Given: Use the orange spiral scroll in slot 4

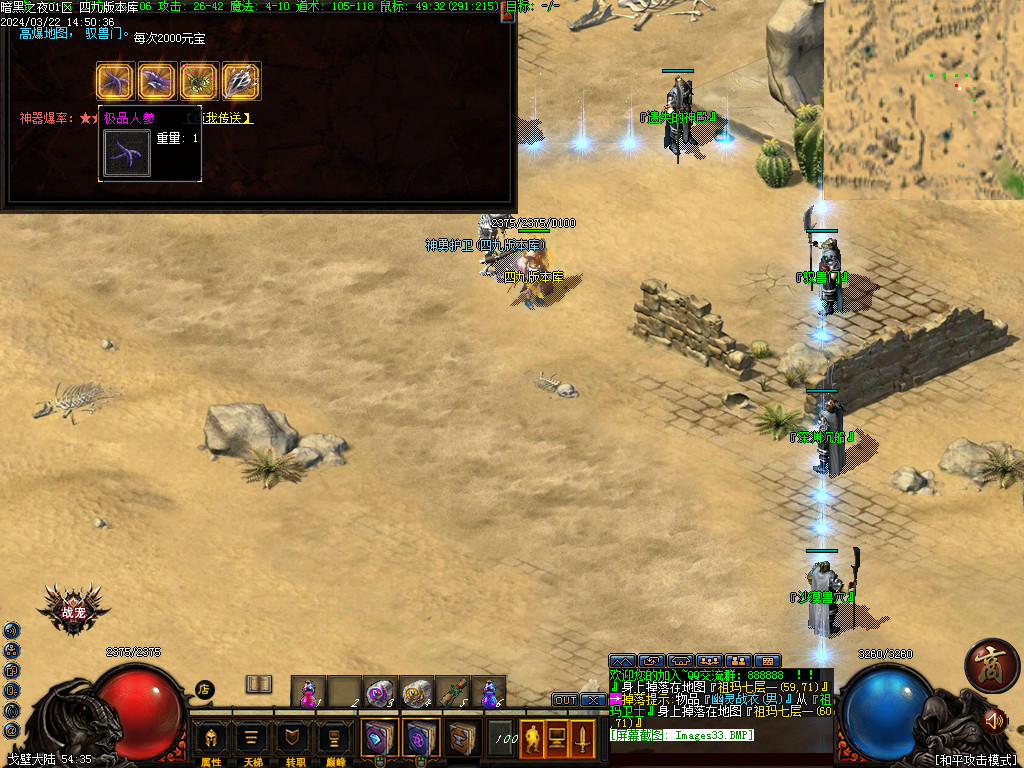Looking at the screenshot, I should (415, 692).
